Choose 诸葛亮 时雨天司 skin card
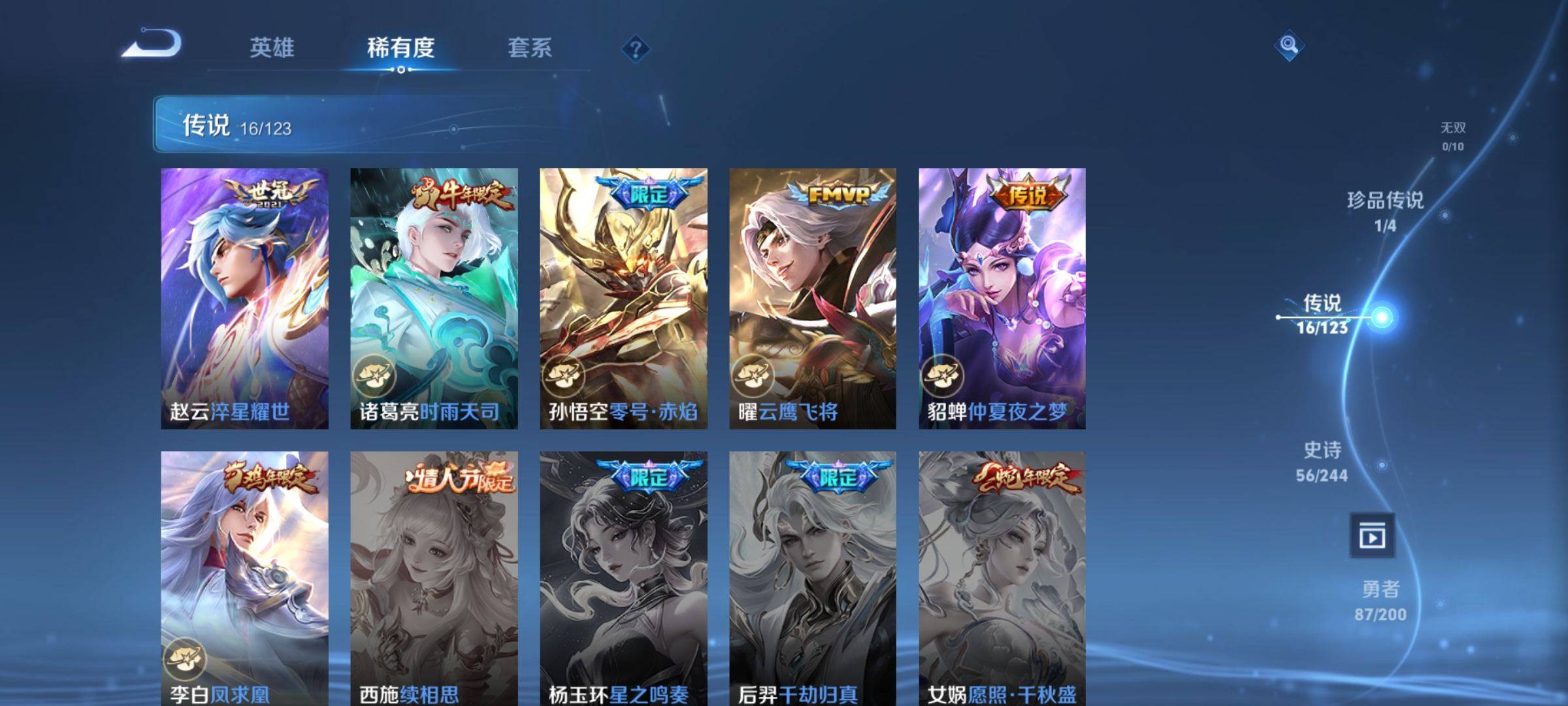1568x706 pixels. 434,298
